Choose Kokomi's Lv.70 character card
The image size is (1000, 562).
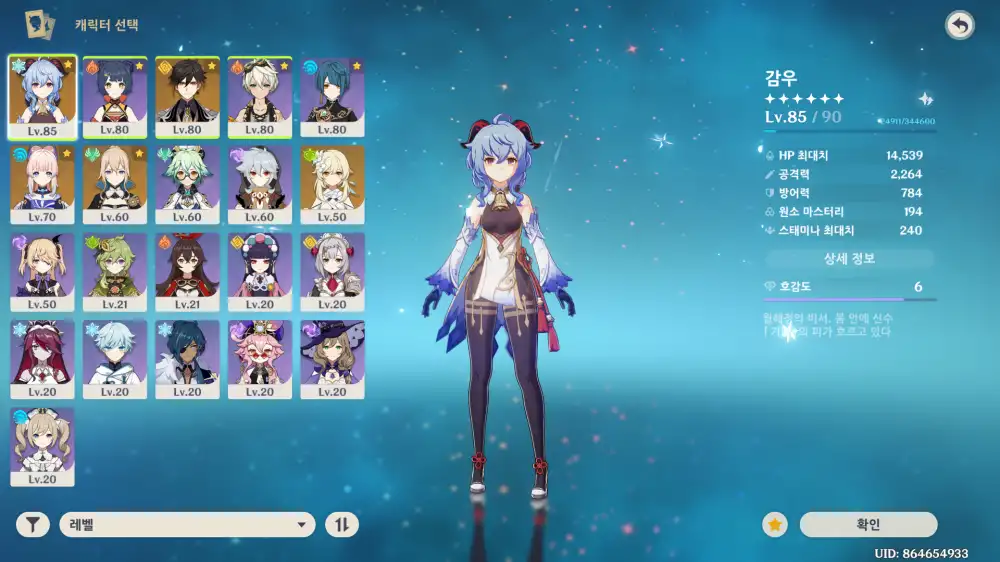43,184
